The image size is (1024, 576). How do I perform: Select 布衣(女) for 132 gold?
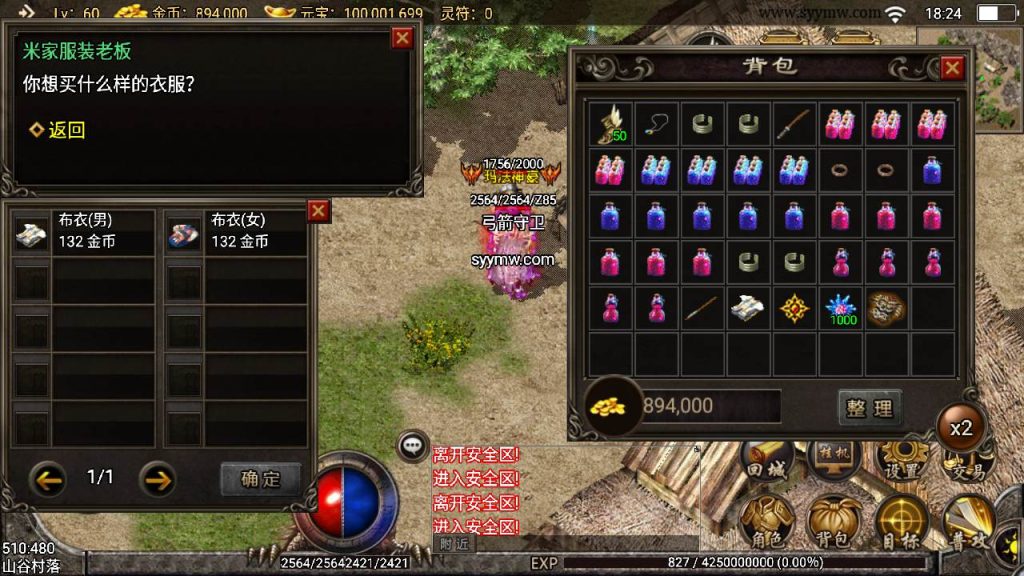coord(236,232)
